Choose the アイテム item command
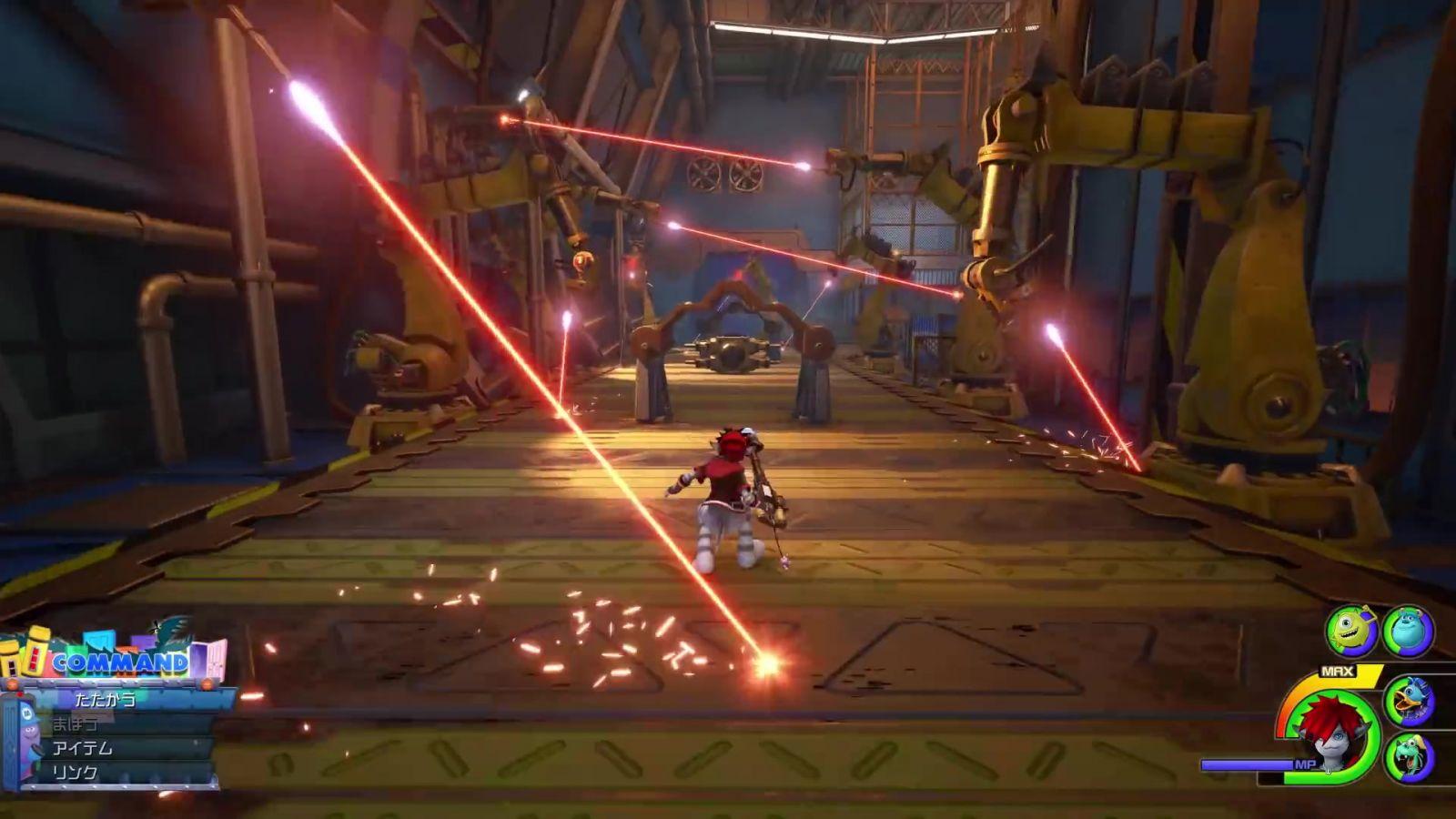 pyautogui.click(x=83, y=748)
